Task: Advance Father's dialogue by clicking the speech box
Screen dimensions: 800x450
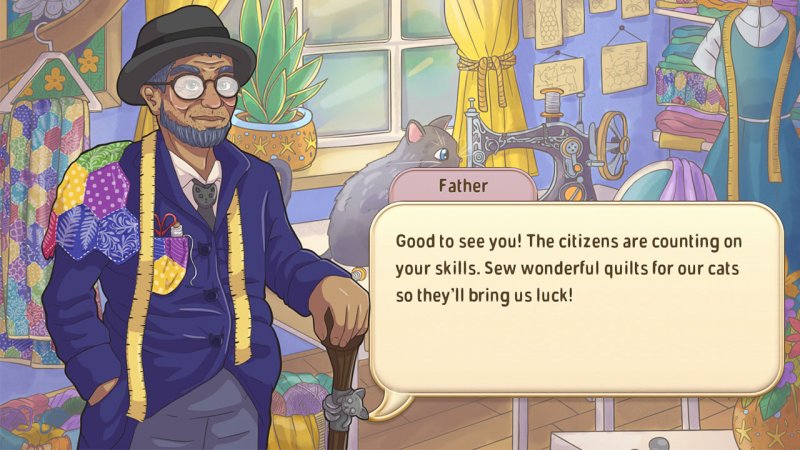Action: (575, 300)
